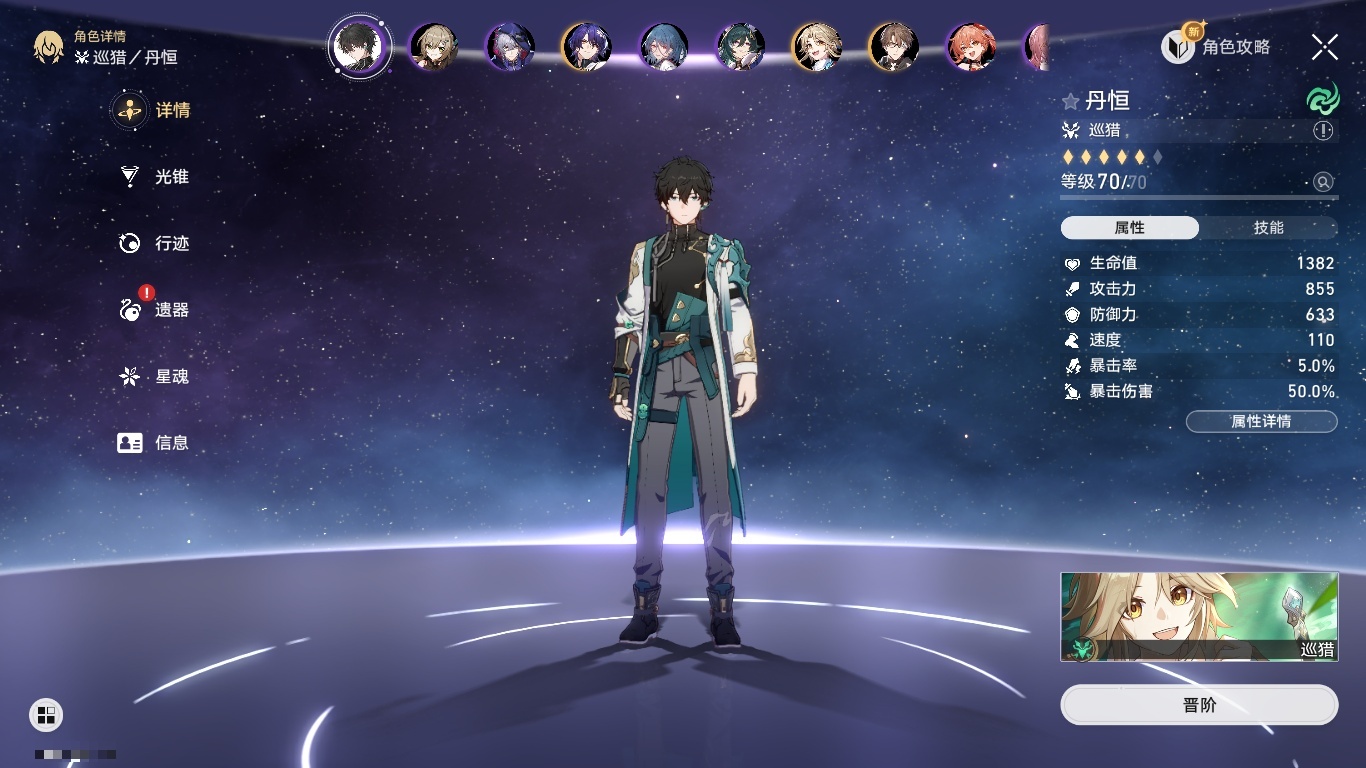Toggle the favorite star beside 丹恒
1366x768 pixels.
pyautogui.click(x=1071, y=101)
